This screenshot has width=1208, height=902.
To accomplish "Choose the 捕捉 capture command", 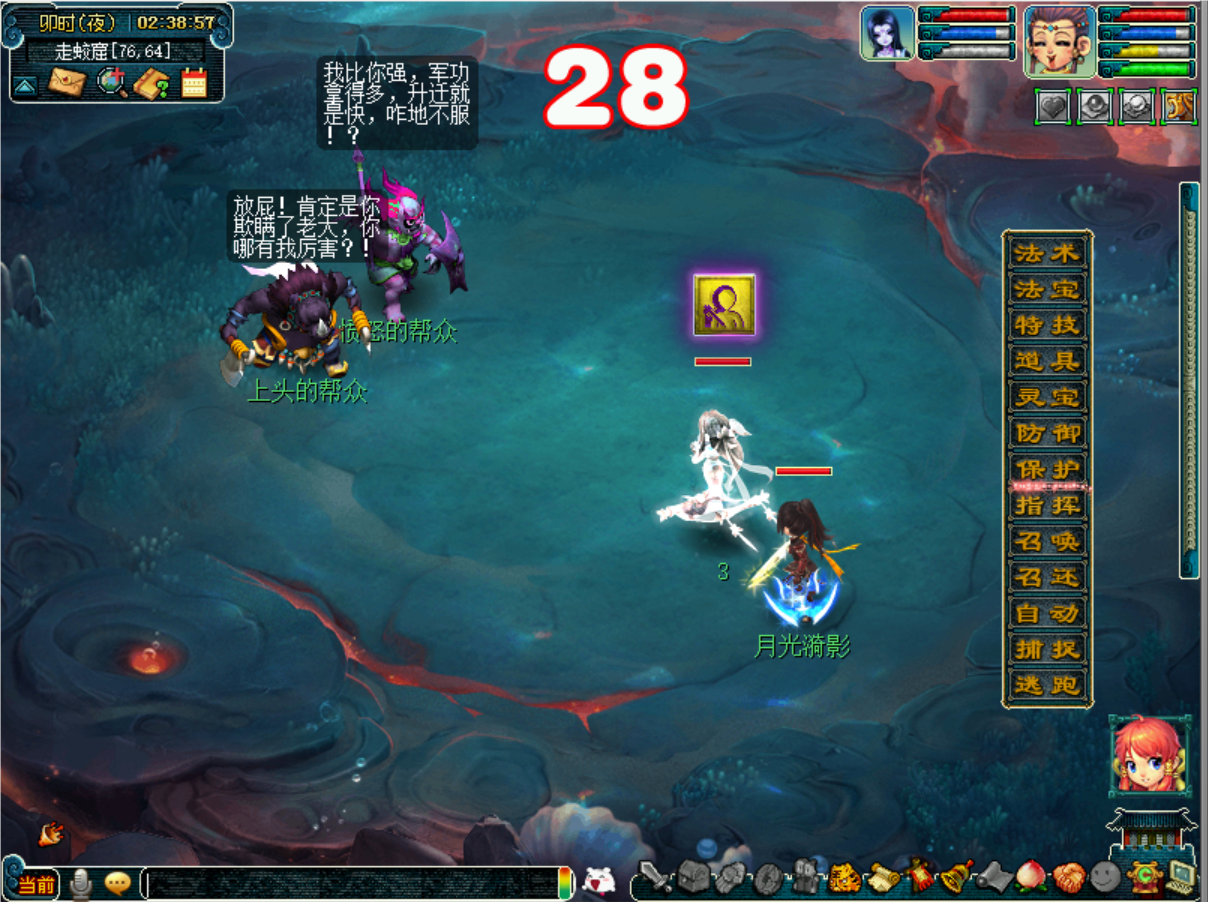I will (1047, 649).
